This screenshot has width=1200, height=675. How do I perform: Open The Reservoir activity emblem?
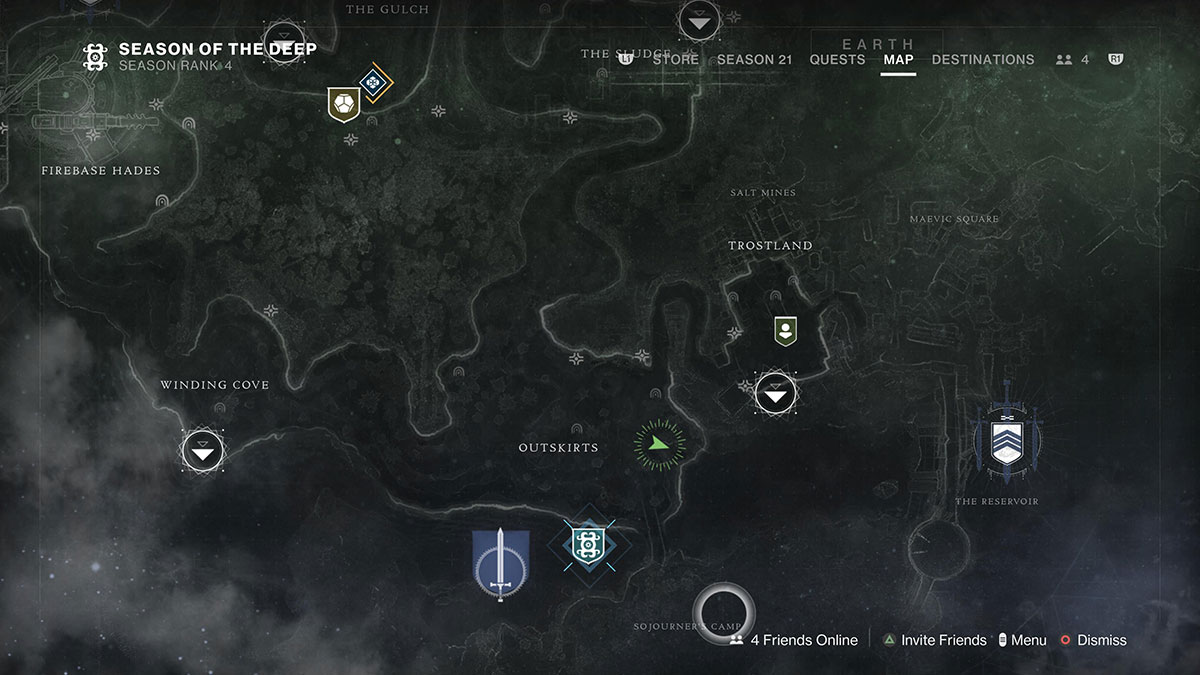(1007, 440)
